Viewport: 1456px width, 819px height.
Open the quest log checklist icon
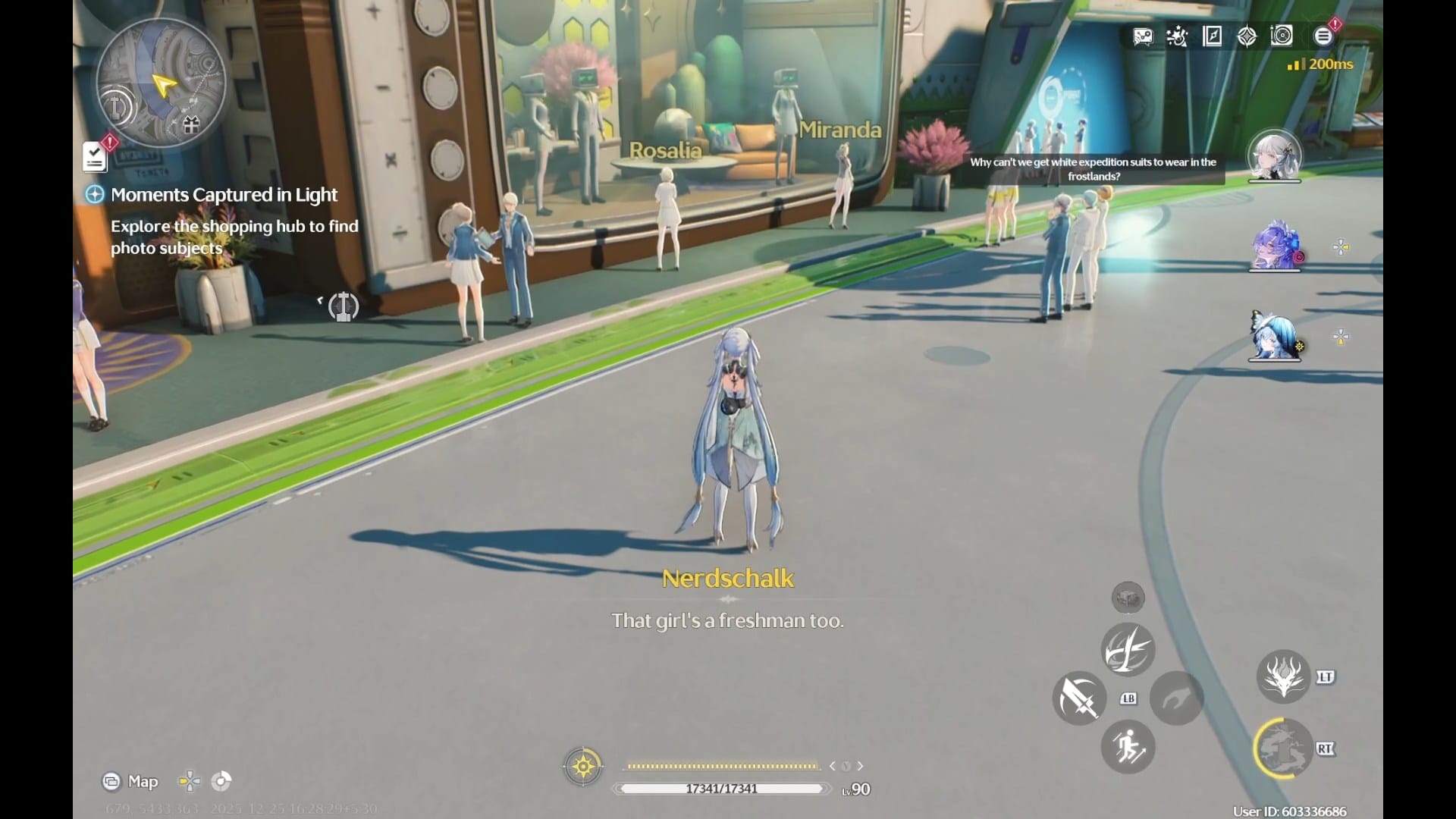click(x=95, y=157)
